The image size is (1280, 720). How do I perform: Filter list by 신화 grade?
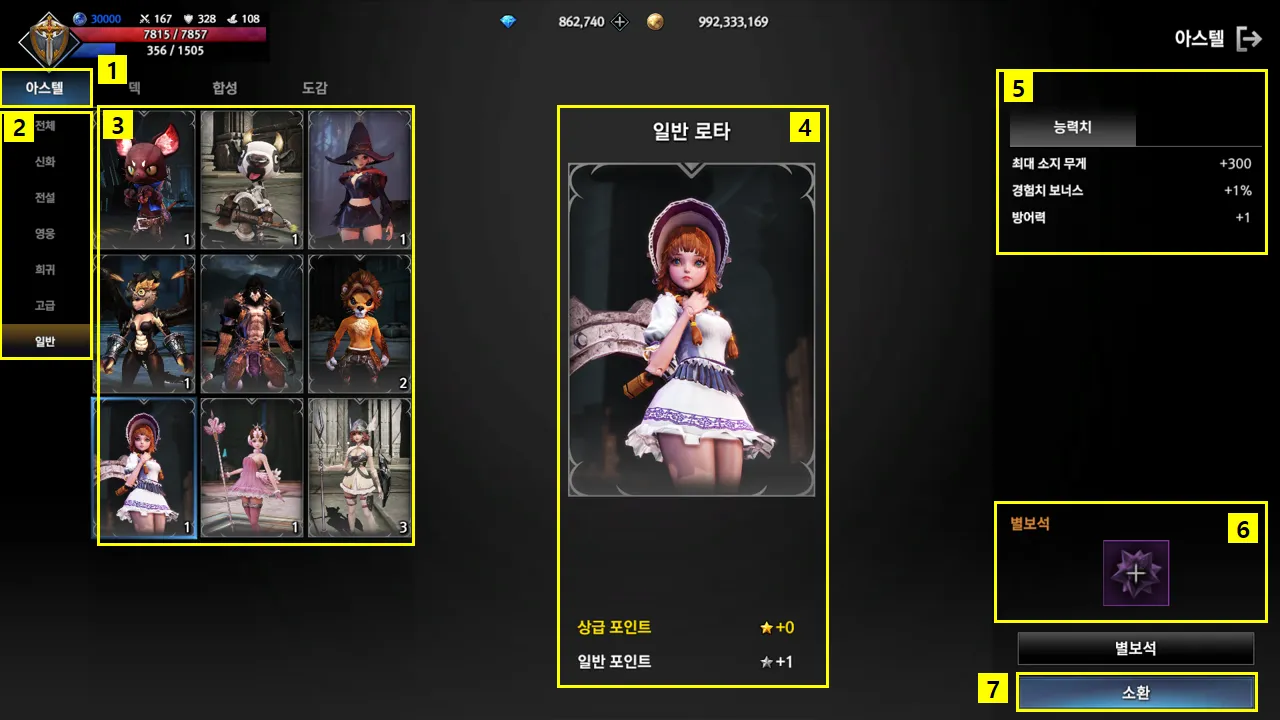click(x=45, y=162)
